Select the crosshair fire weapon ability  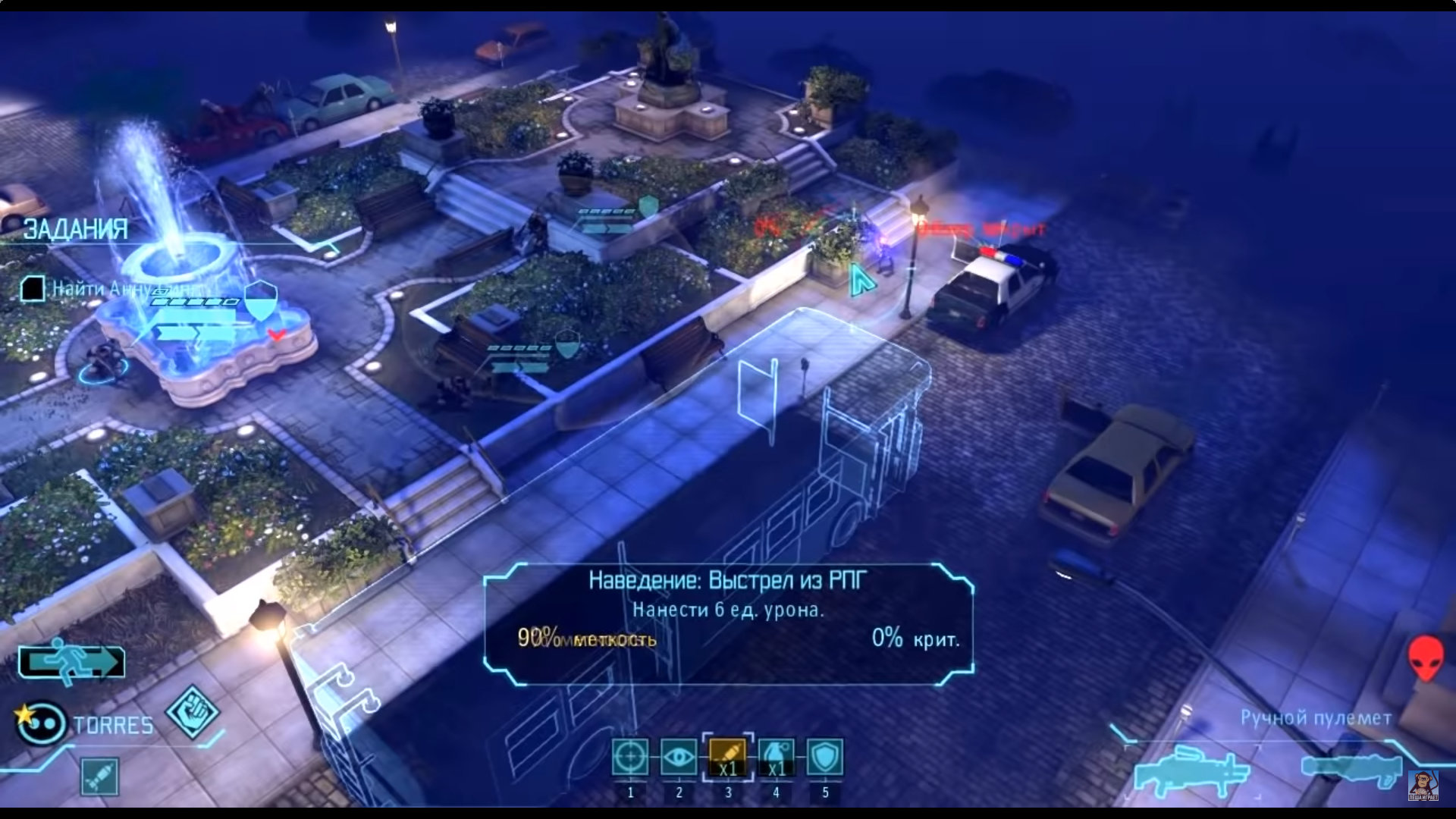click(x=630, y=758)
